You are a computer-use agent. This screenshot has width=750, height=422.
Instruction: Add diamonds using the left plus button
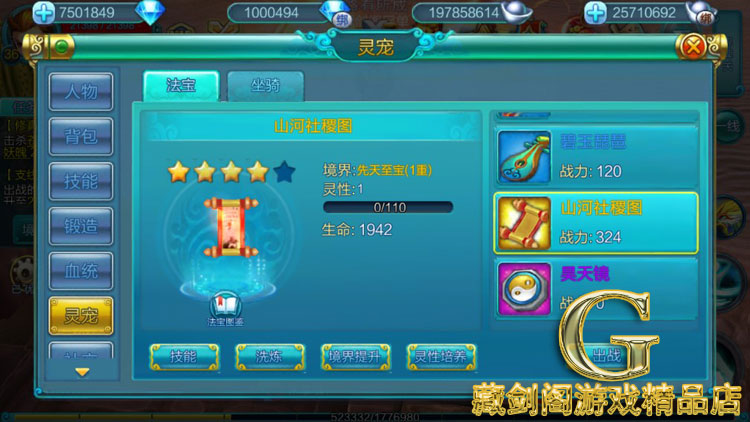point(42,13)
